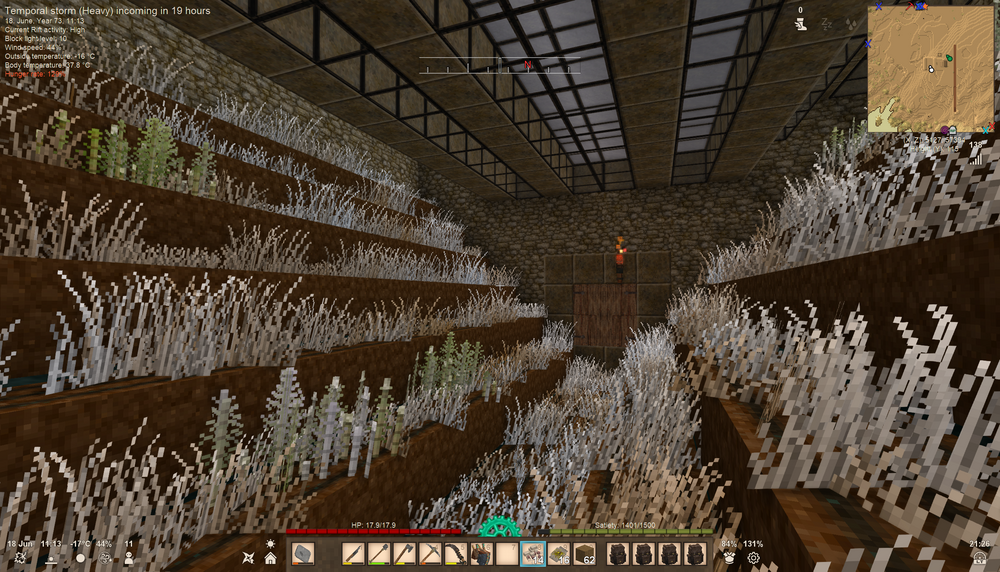This screenshot has height=572, width=1000.
Task: Click the wind speed swirl icon
Action: [x=105, y=558]
